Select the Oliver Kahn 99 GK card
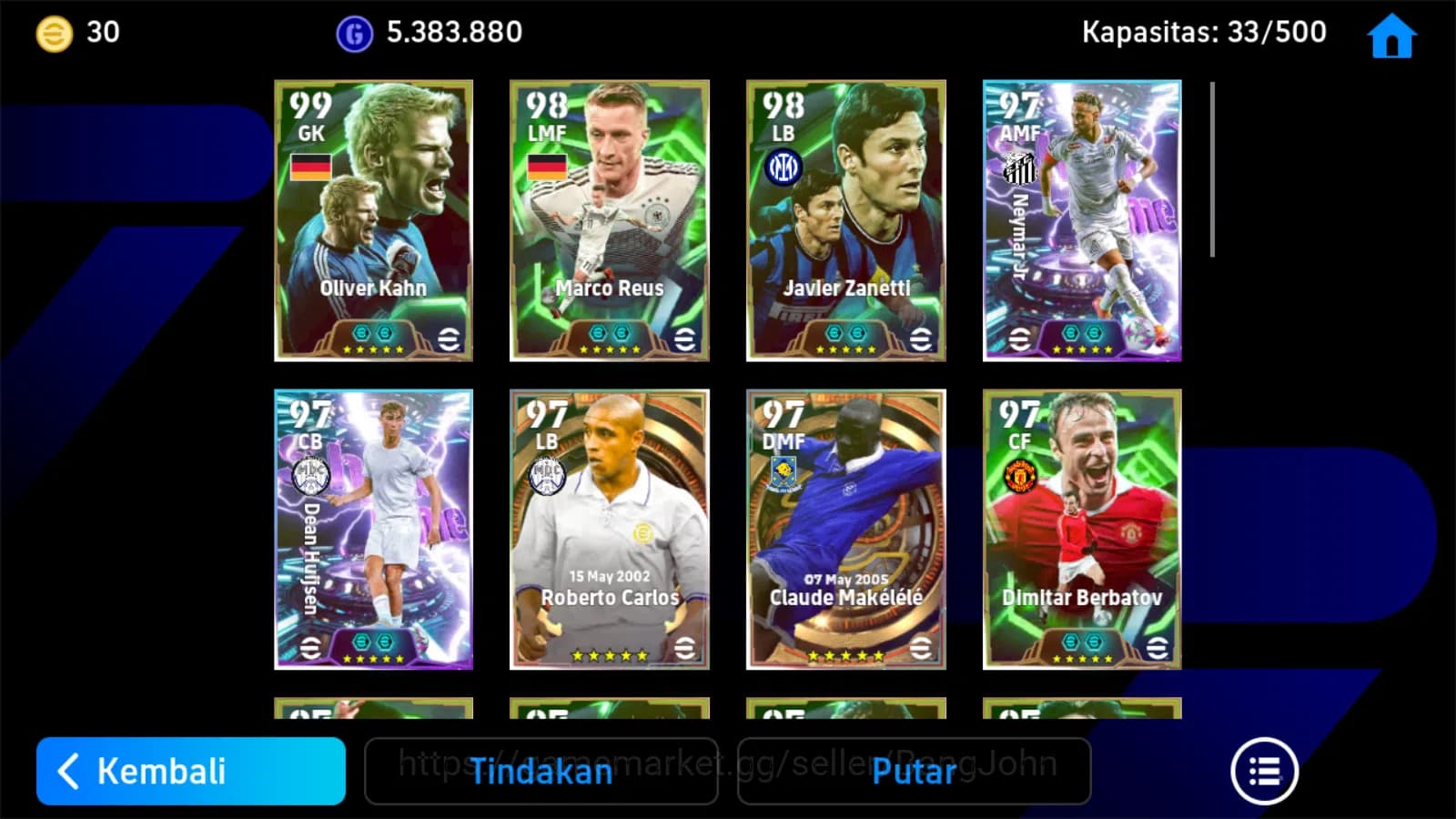Image resolution: width=1456 pixels, height=819 pixels. pyautogui.click(x=373, y=218)
